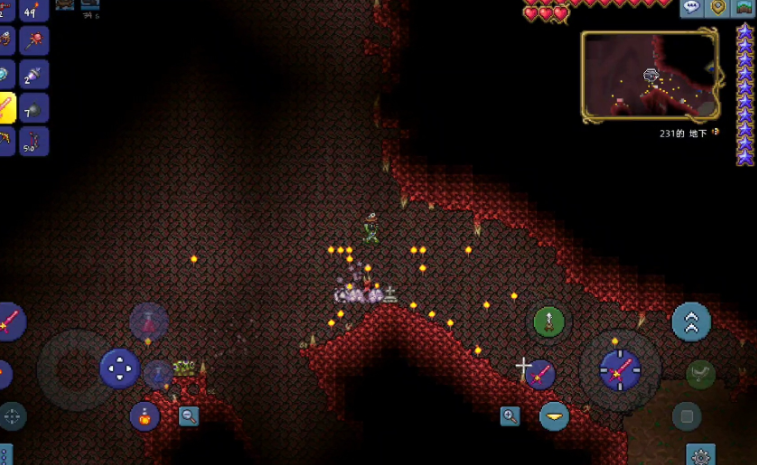Tap the magnifier button beside the attack stick
Image resolution: width=757 pixels, height=465 pixels.
point(510,416)
